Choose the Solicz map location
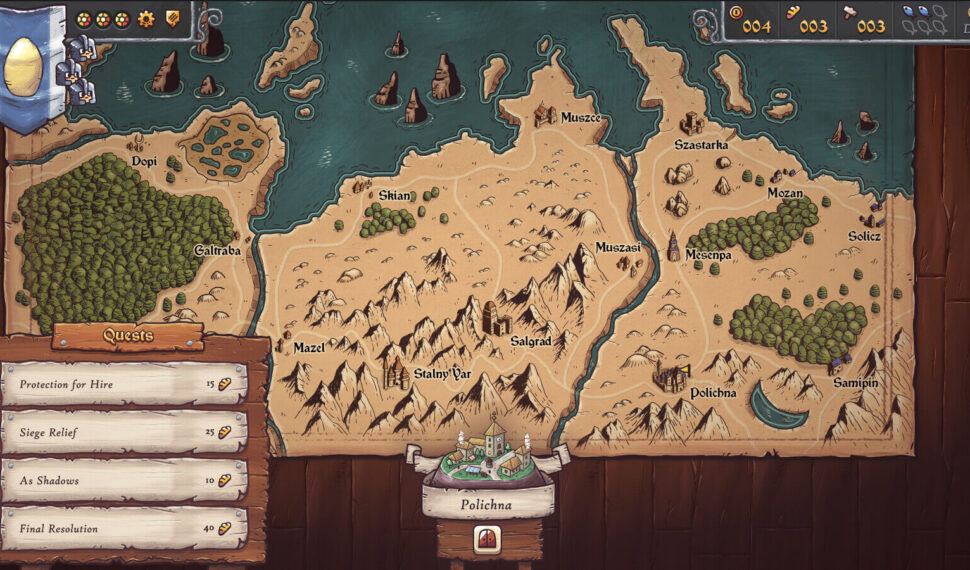The image size is (970, 570). pyautogui.click(x=876, y=214)
